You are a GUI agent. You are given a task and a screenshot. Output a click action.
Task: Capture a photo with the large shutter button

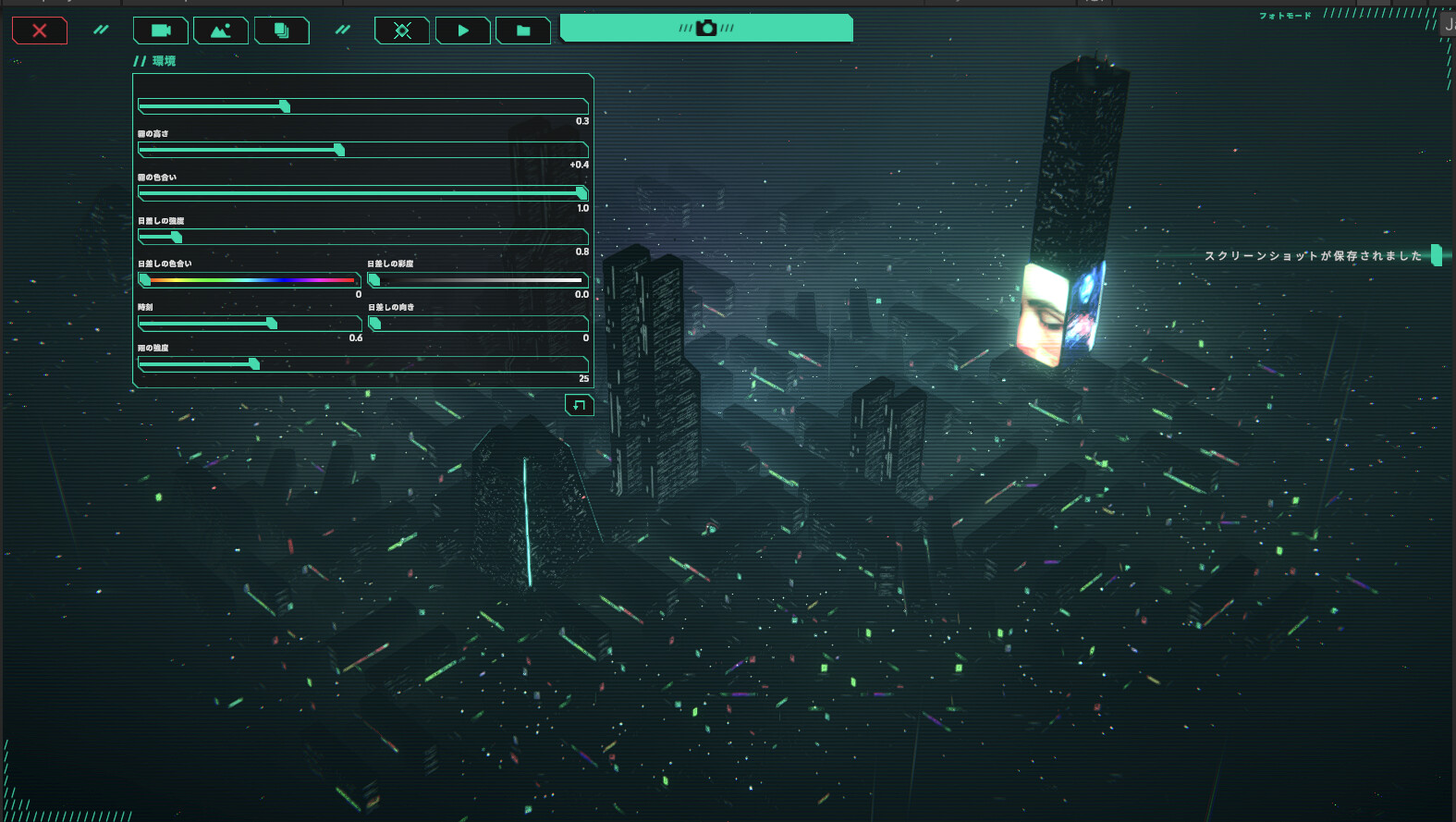pos(705,28)
